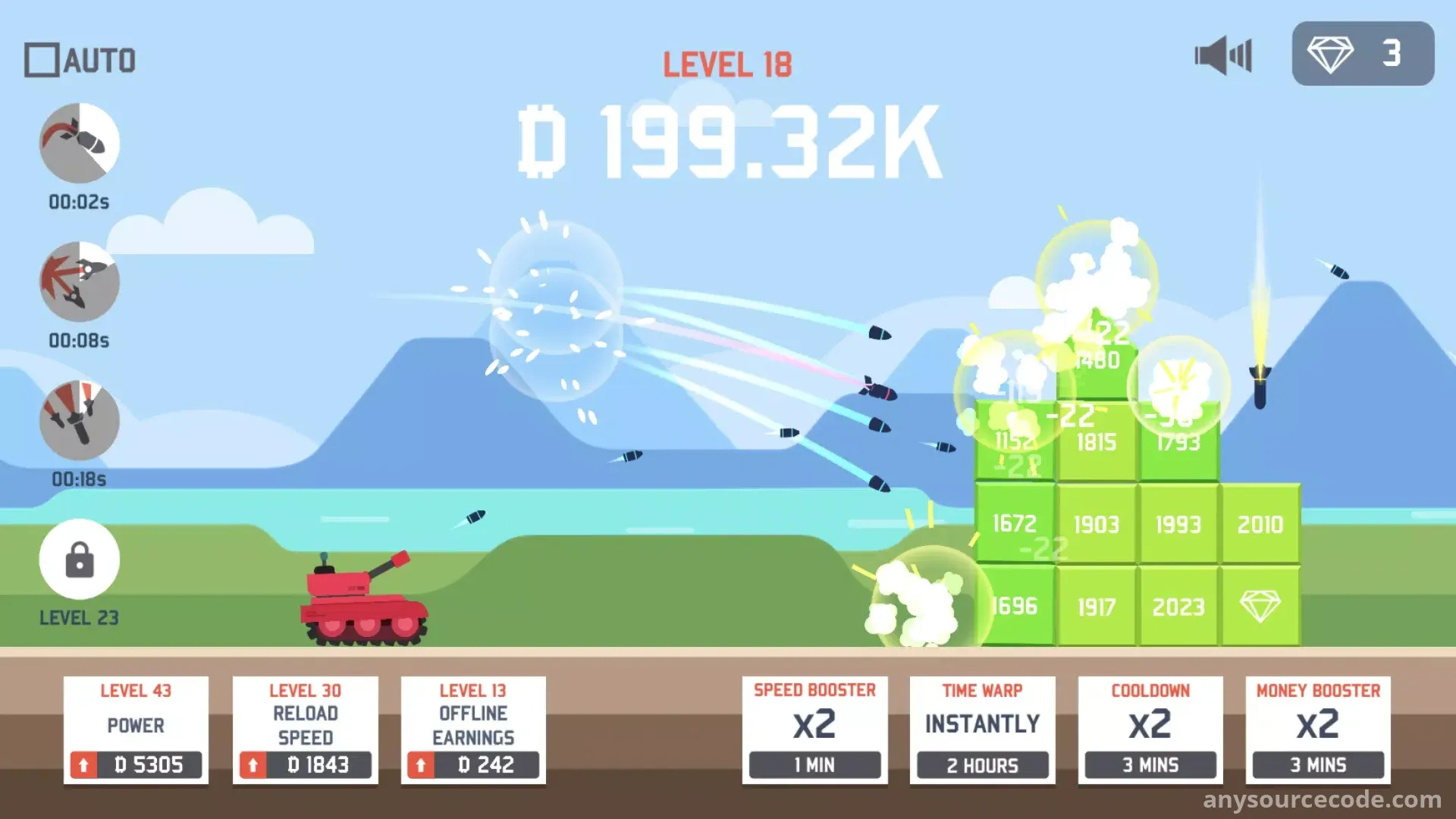Activate the curving missile ability
1456x819 pixels.
80,143
